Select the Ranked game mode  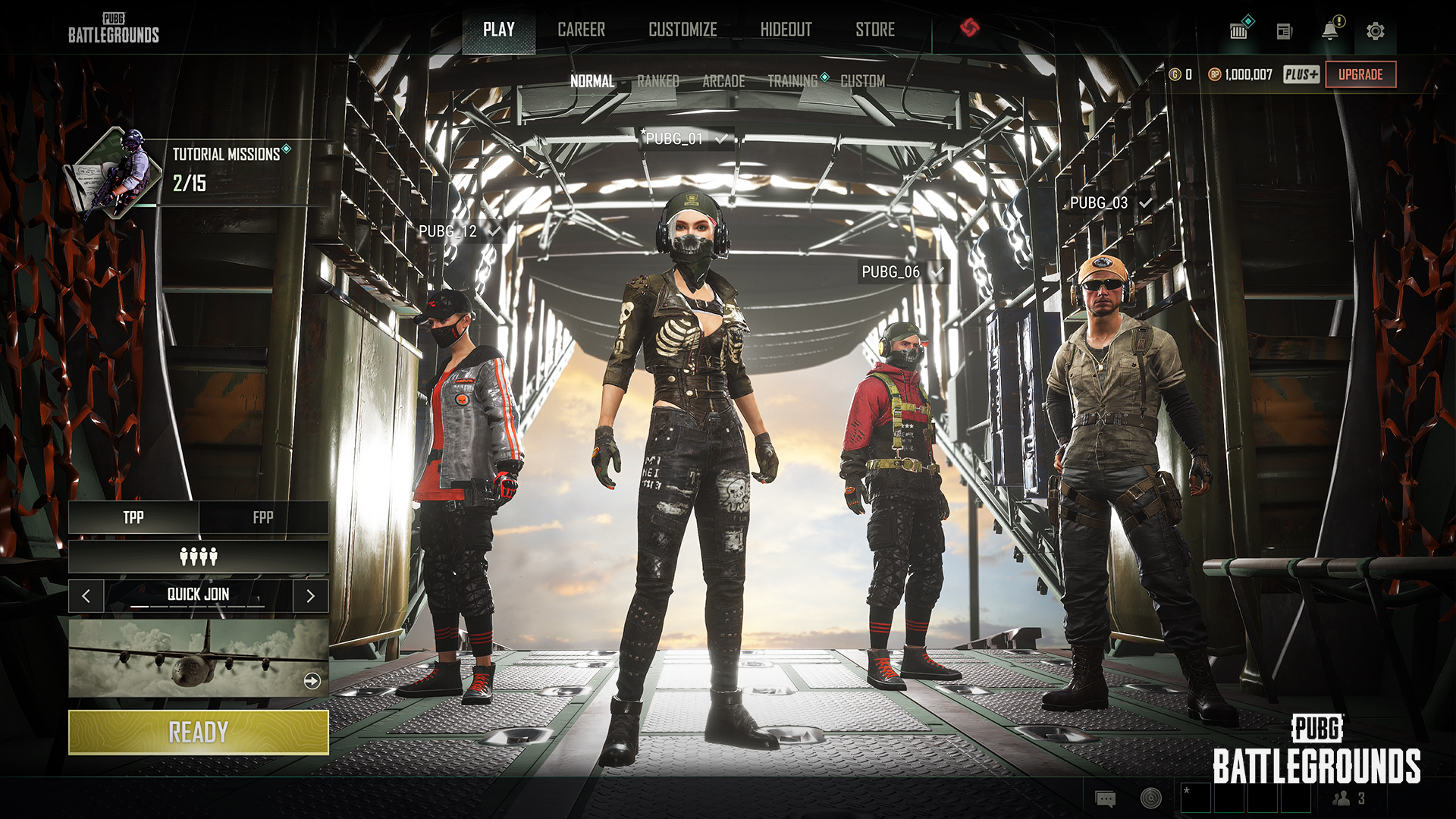tap(657, 81)
